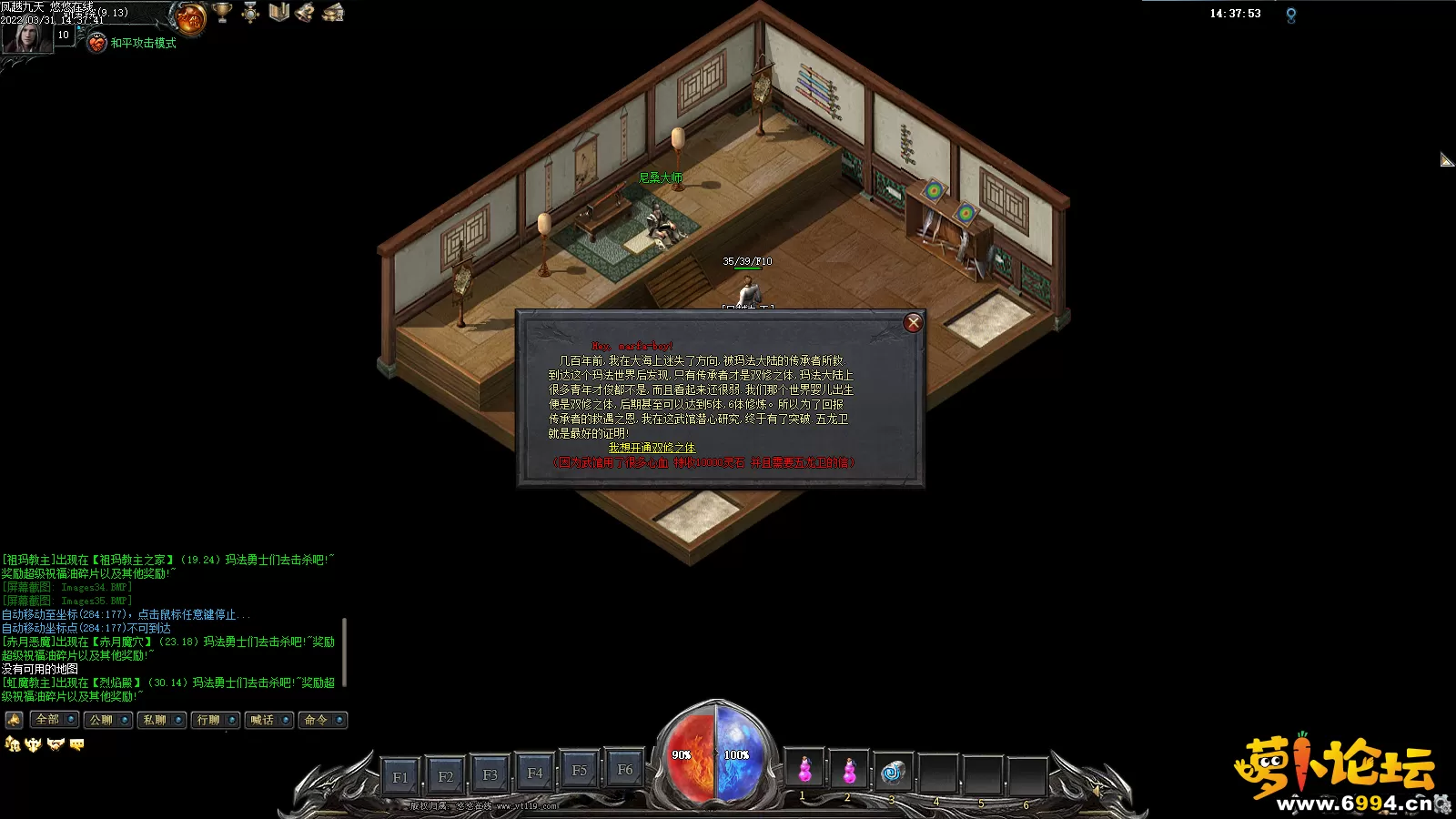Use the pink potion in slot 1
The height and width of the screenshot is (819, 1456).
(x=804, y=771)
